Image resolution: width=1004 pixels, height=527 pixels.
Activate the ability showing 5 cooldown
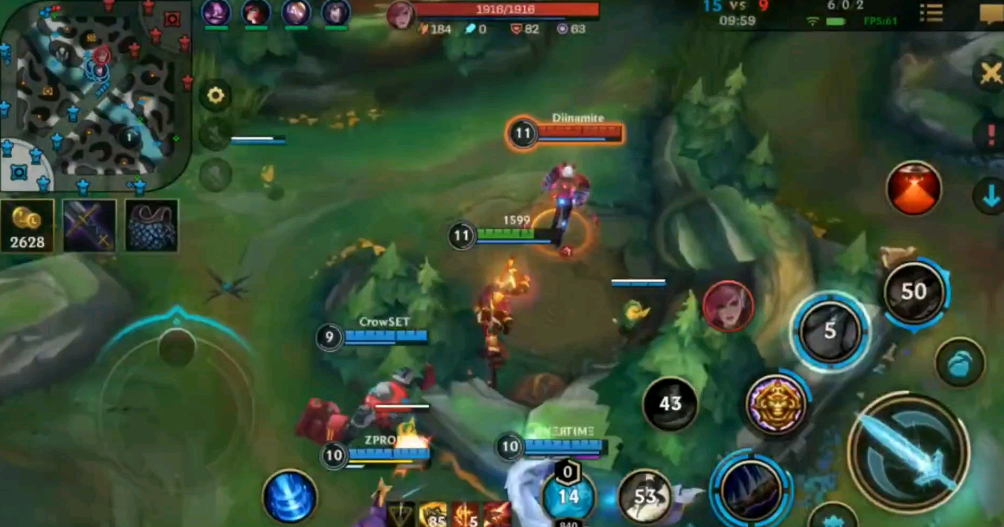click(829, 330)
